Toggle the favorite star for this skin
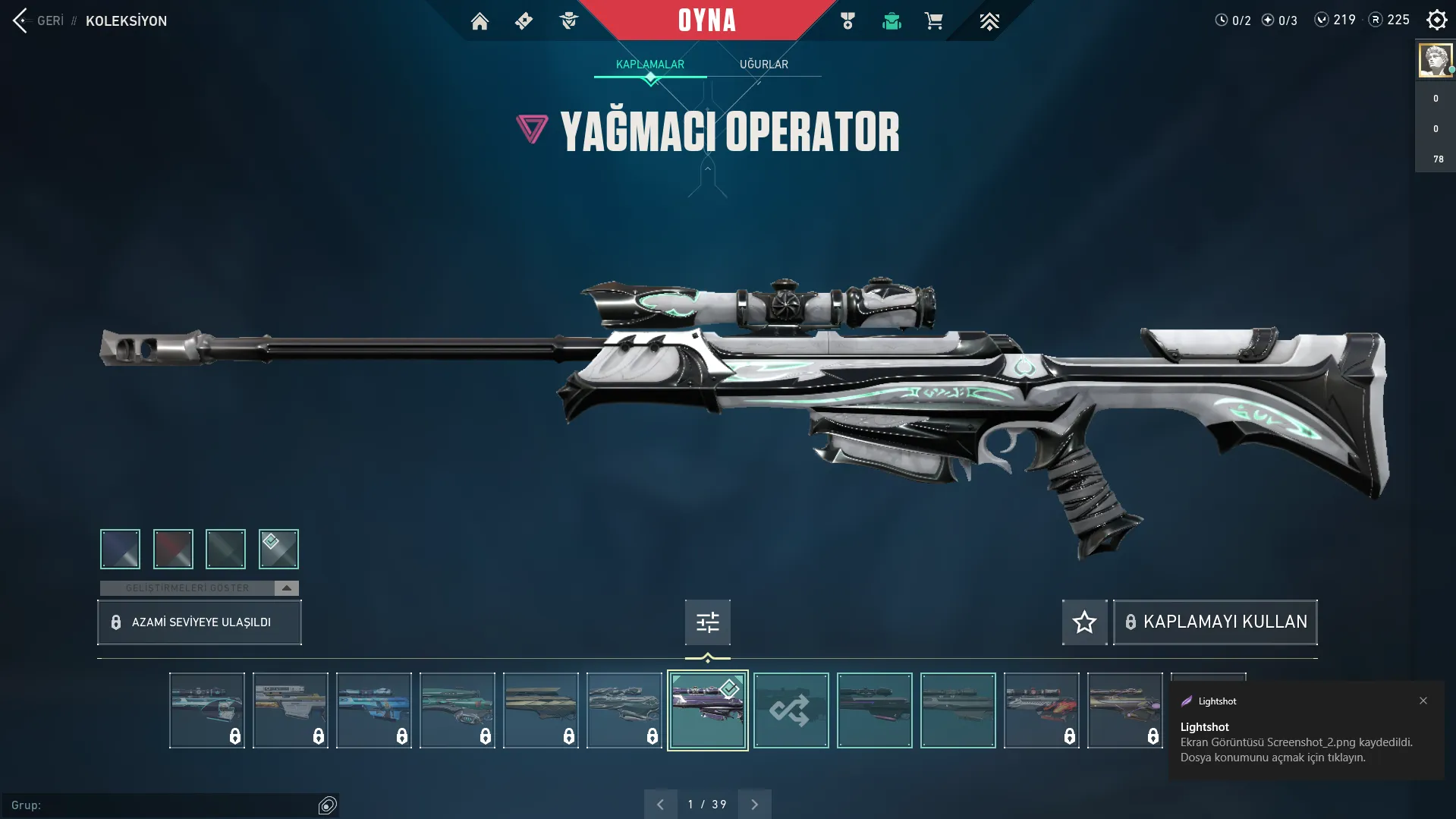This screenshot has width=1456, height=819. 1083,622
